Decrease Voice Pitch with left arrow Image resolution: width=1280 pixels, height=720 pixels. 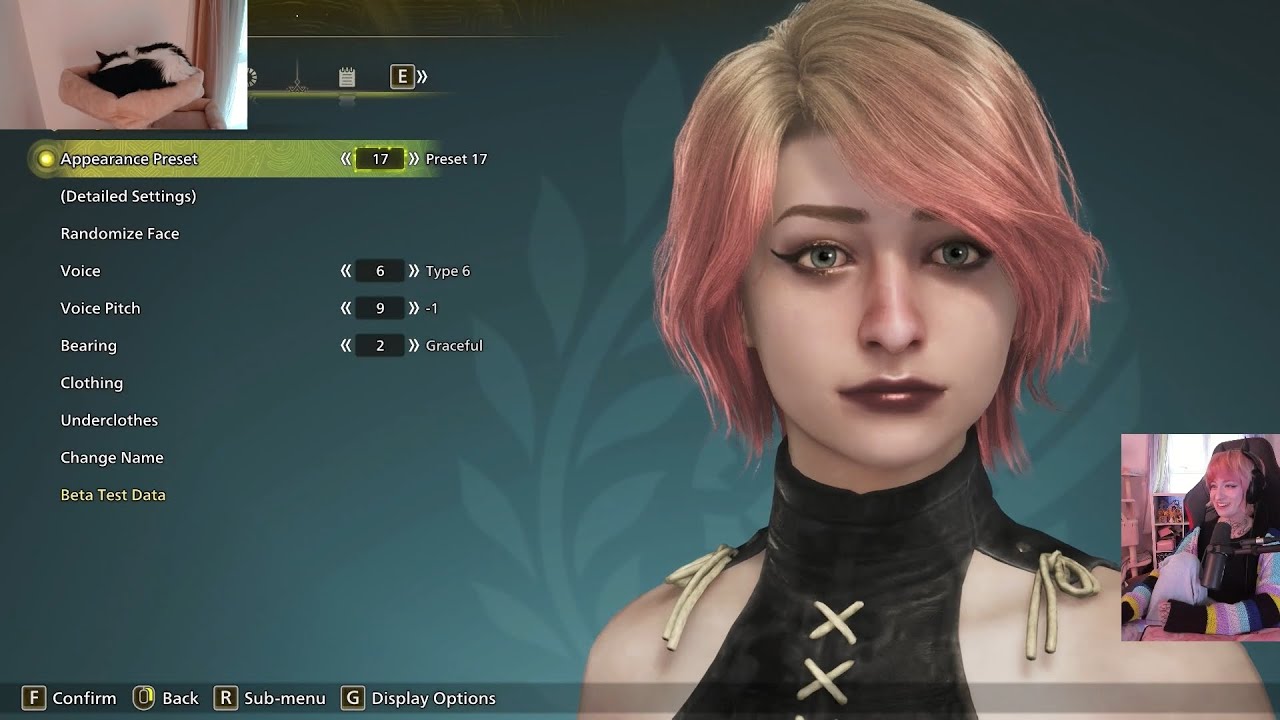pyautogui.click(x=346, y=308)
